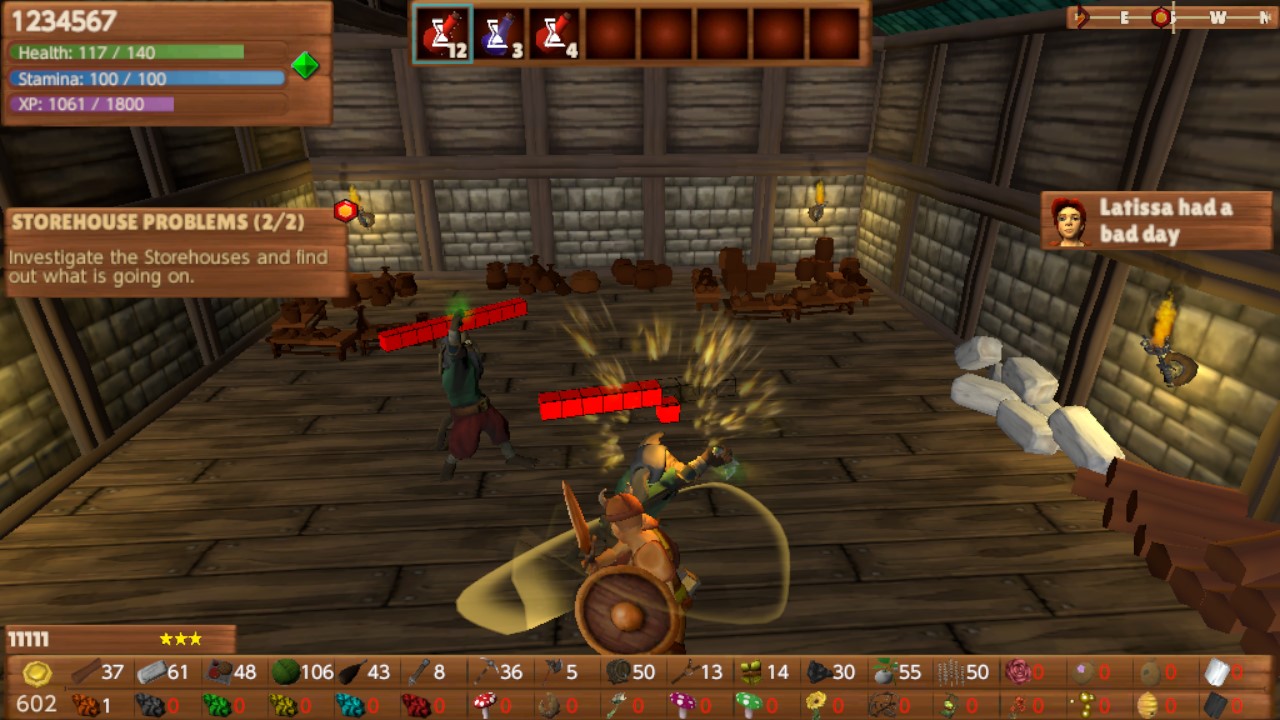Click the compass bar at the top right

(x=1170, y=17)
